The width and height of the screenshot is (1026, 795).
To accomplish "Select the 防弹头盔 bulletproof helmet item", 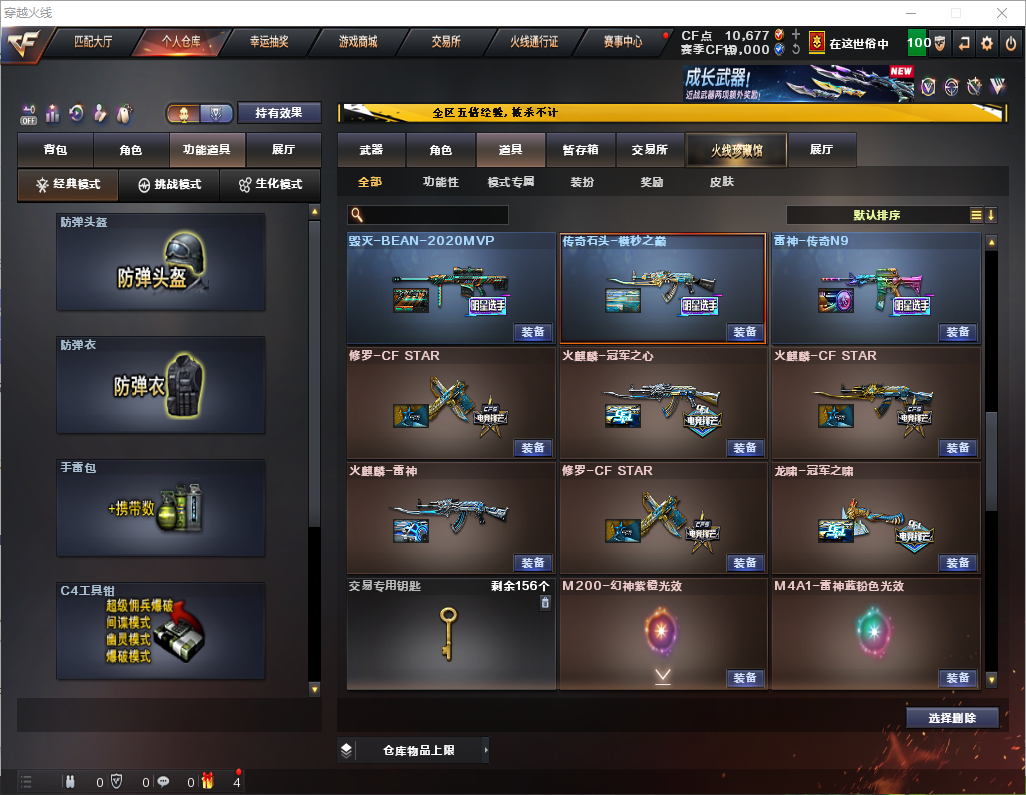I will click(x=161, y=262).
